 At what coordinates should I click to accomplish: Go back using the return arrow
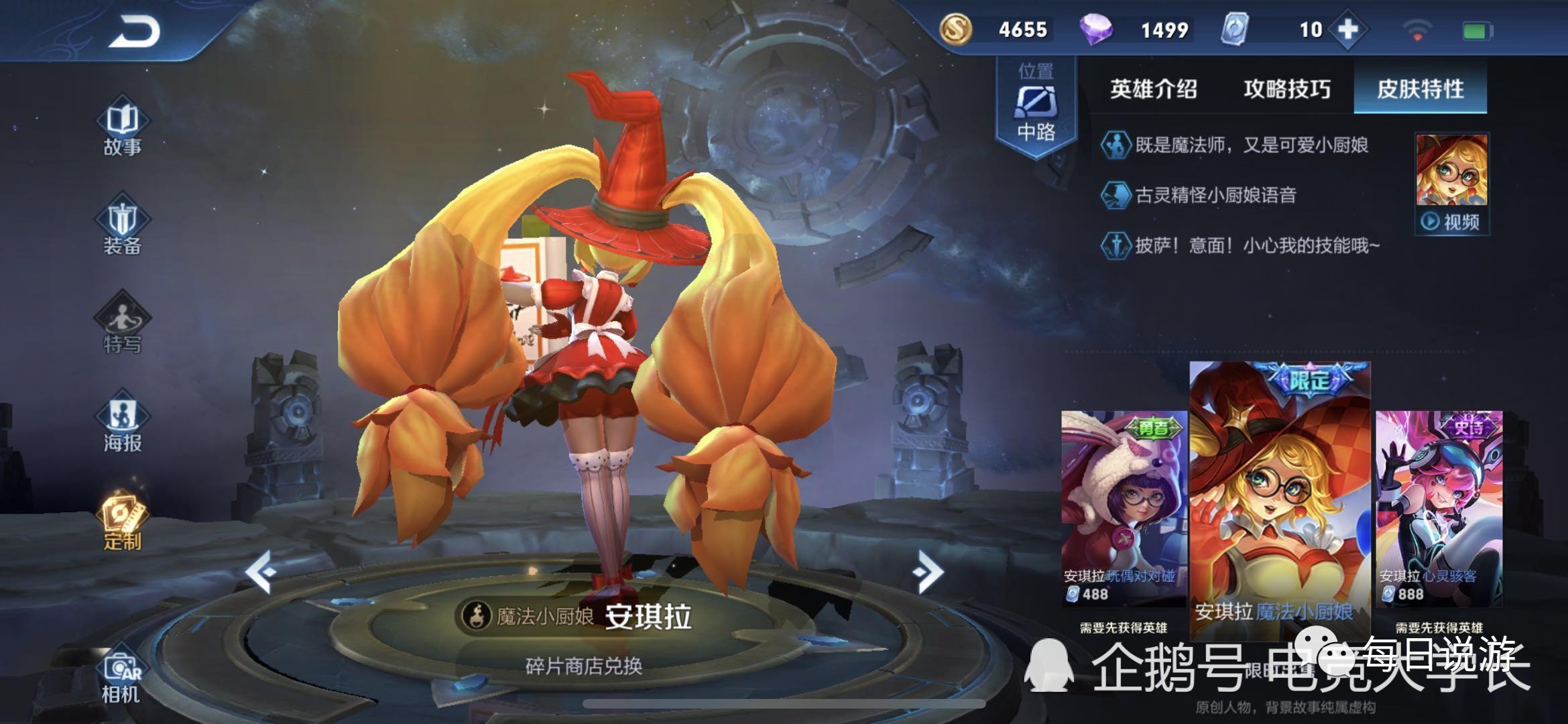tap(134, 32)
